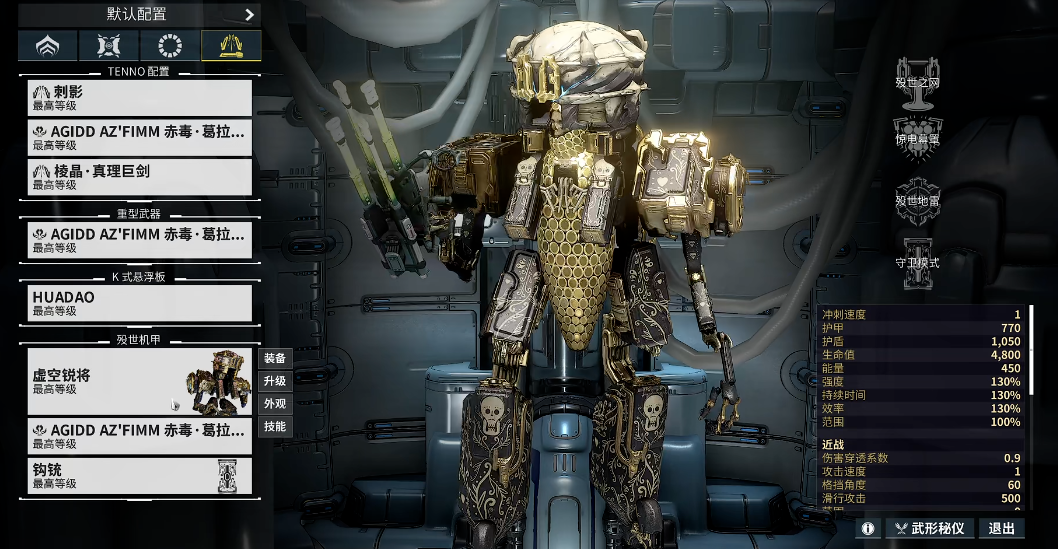Show the 技能 abilities panel
Image resolution: width=1058 pixels, height=549 pixels.
[x=275, y=427]
